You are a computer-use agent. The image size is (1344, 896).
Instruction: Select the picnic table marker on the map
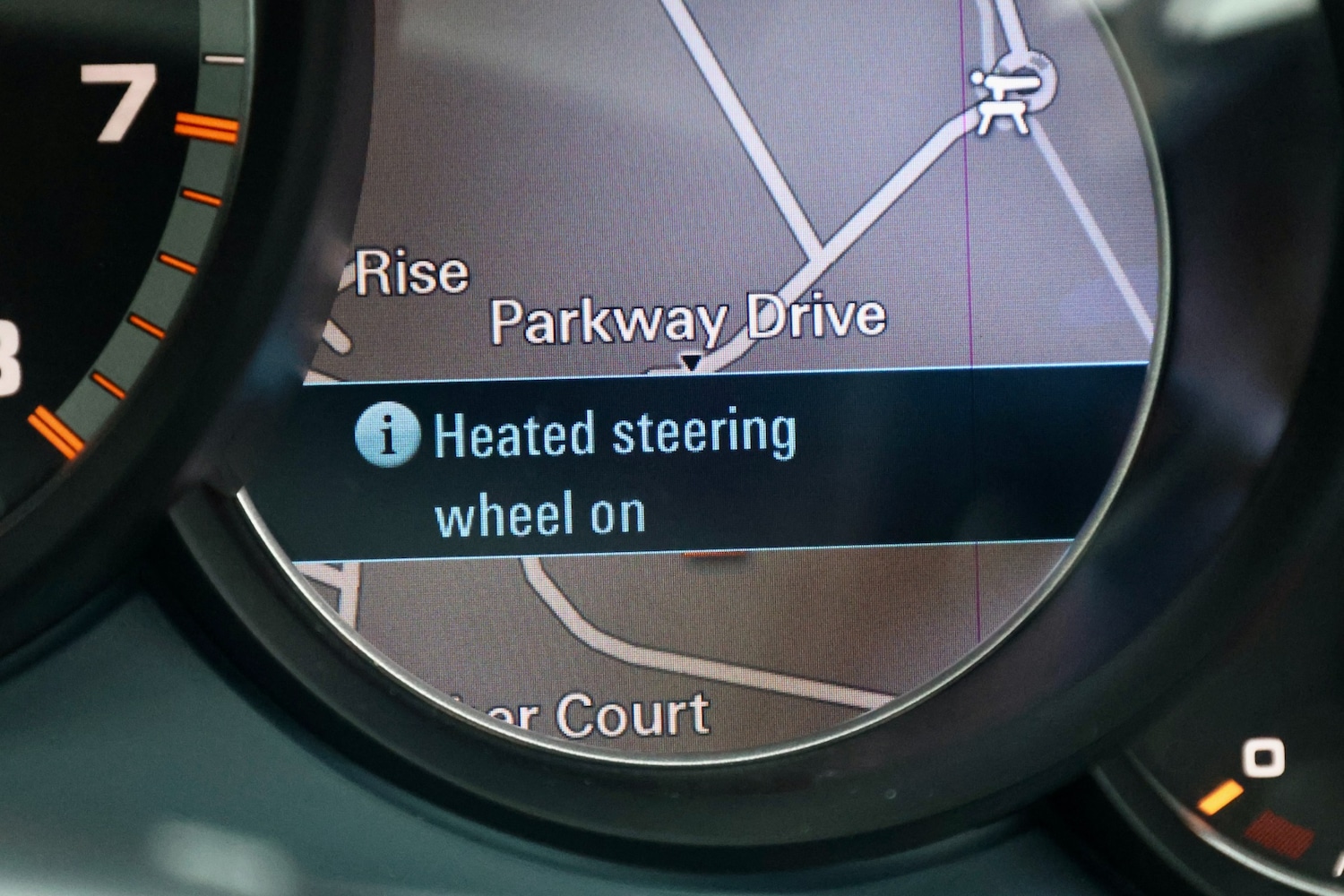(x=1007, y=101)
